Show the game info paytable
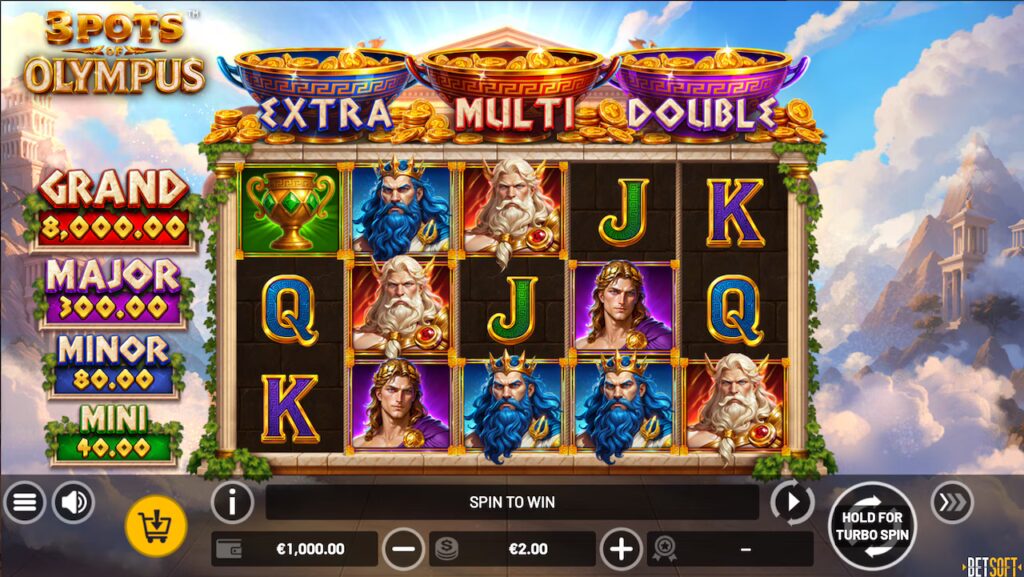The height and width of the screenshot is (577, 1024). 233,502
